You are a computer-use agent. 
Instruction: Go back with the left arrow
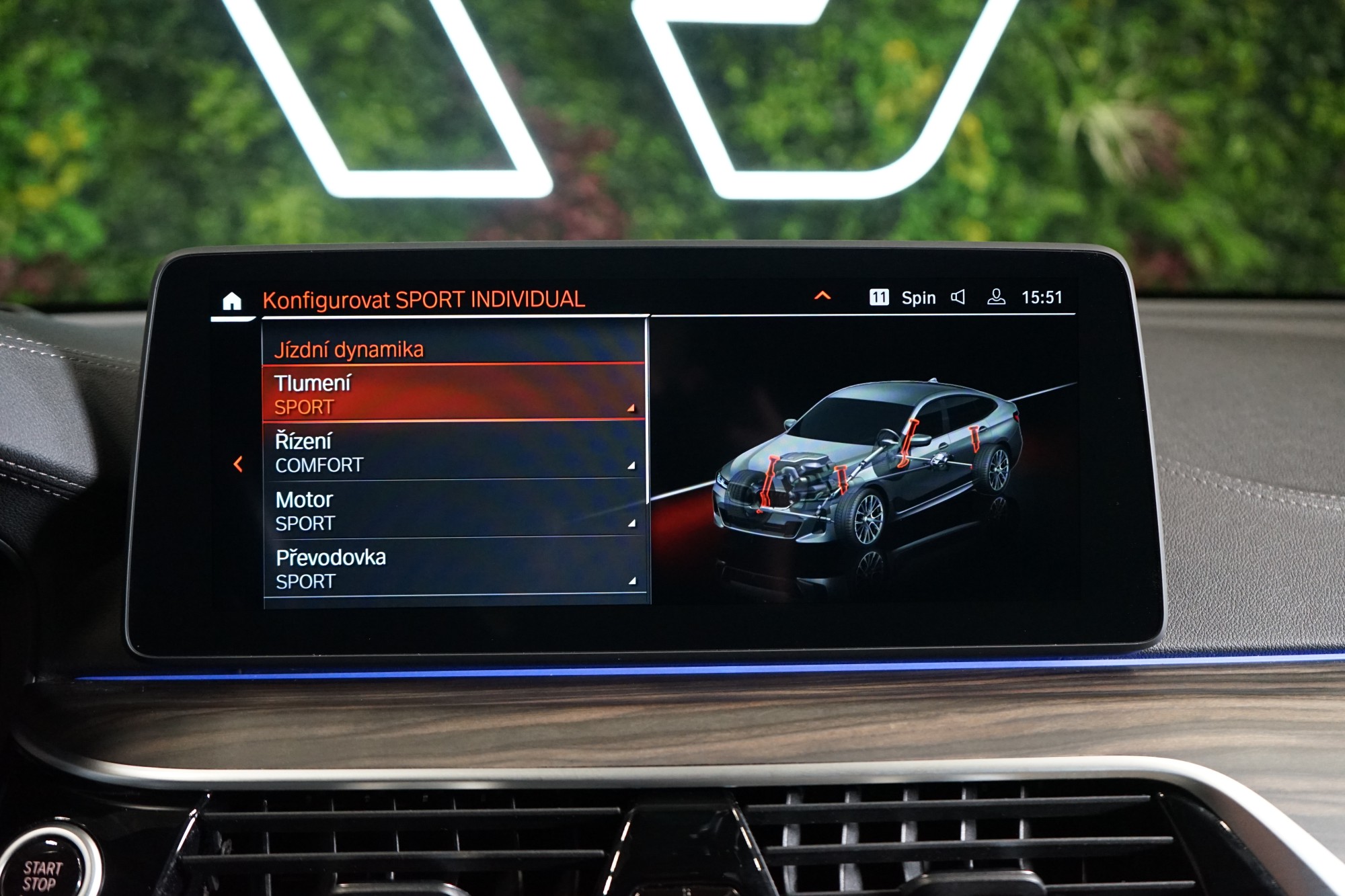coord(238,464)
